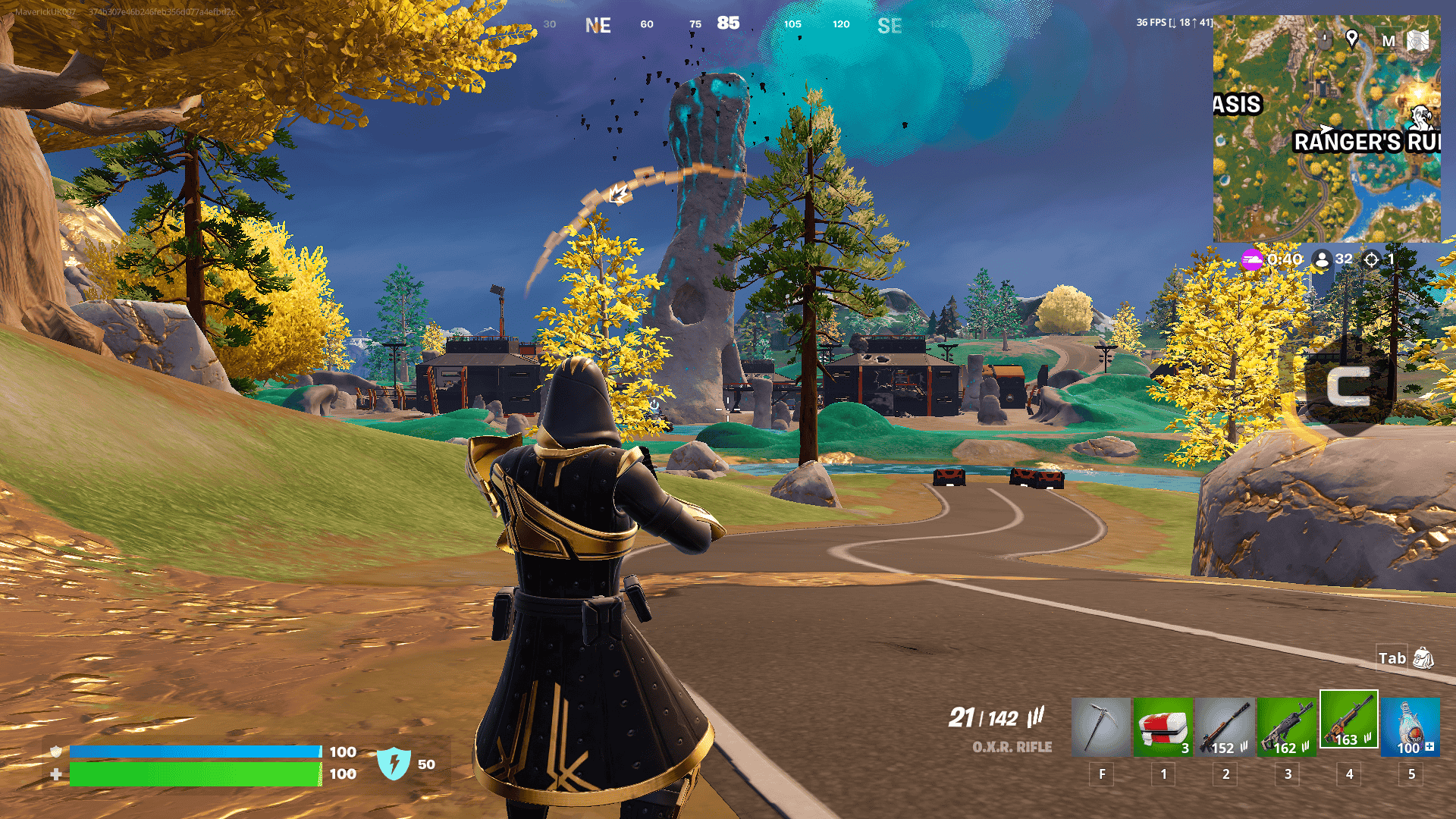1456x819 pixels.
Task: Click the white bird-head marker on the minimap
Action: [1422, 118]
